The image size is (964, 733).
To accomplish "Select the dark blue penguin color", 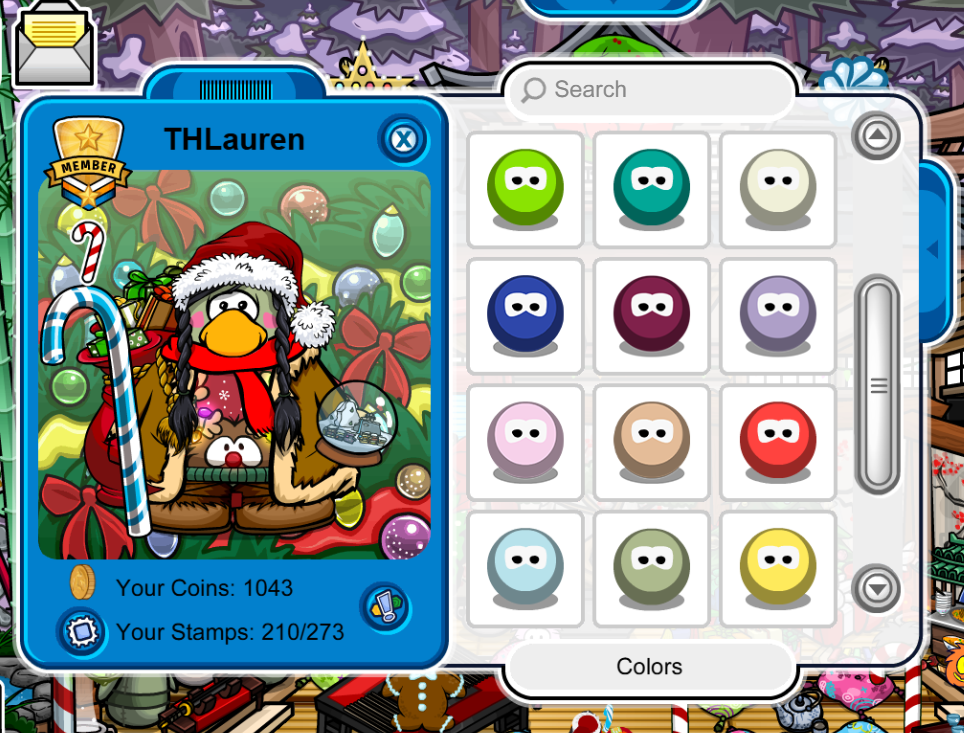I will pyautogui.click(x=525, y=315).
